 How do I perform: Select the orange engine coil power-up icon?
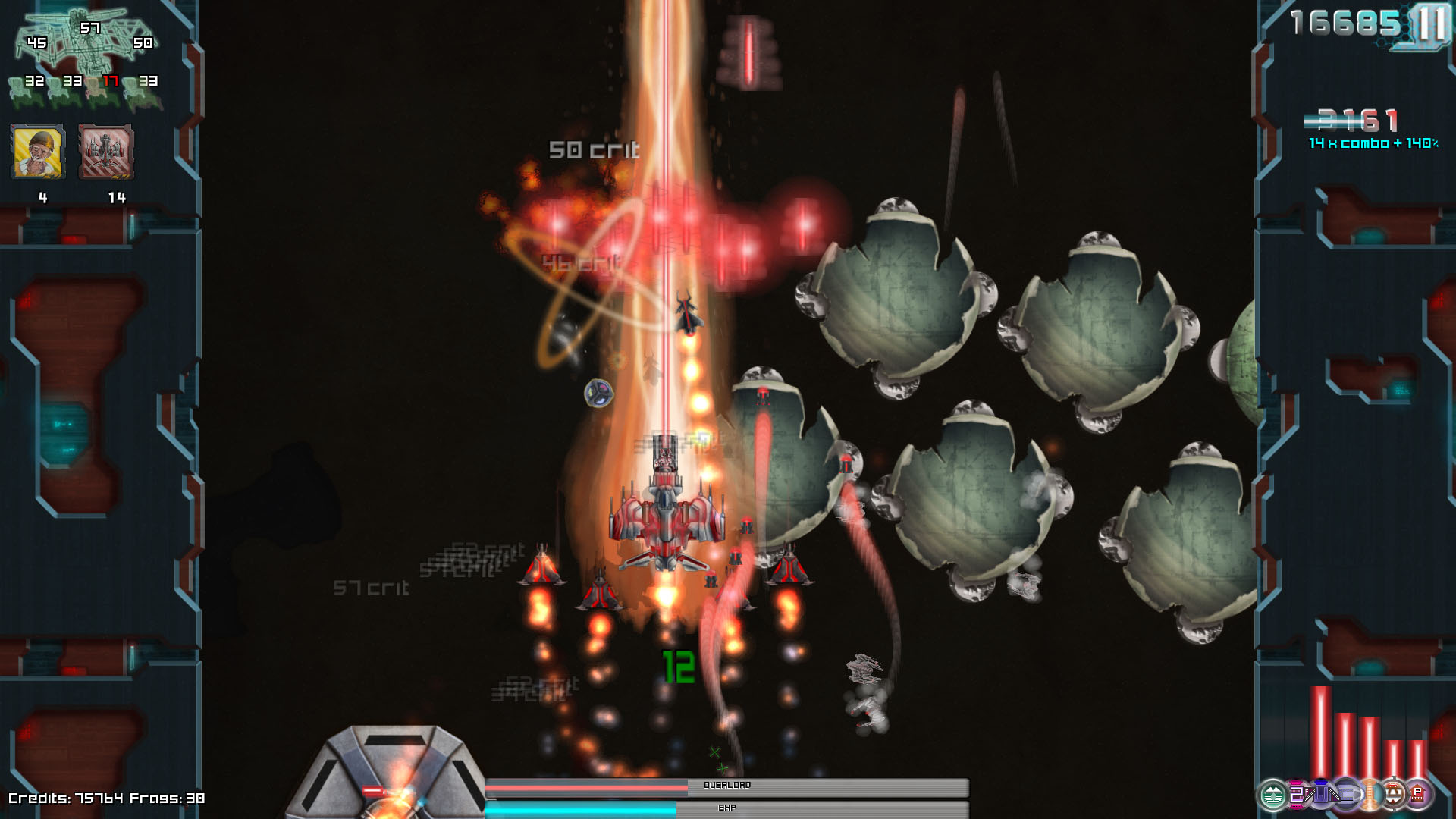1370,794
